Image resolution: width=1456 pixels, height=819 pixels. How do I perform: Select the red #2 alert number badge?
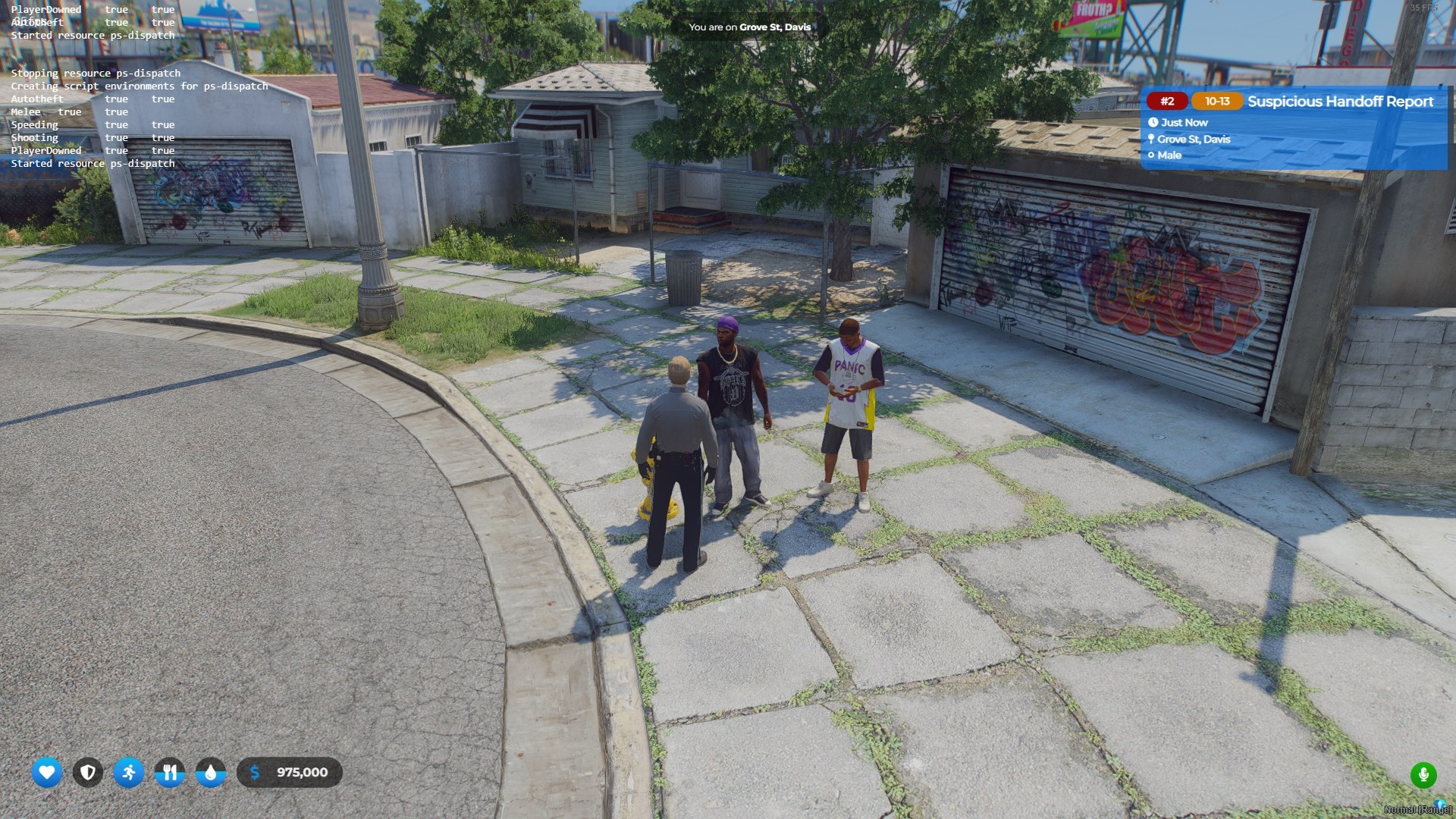pos(1167,102)
